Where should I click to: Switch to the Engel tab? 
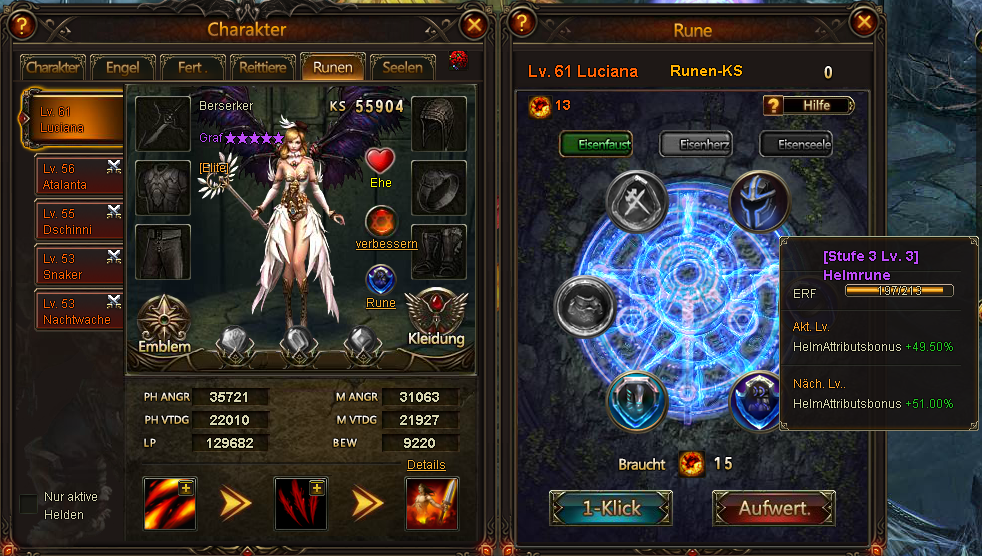click(122, 68)
